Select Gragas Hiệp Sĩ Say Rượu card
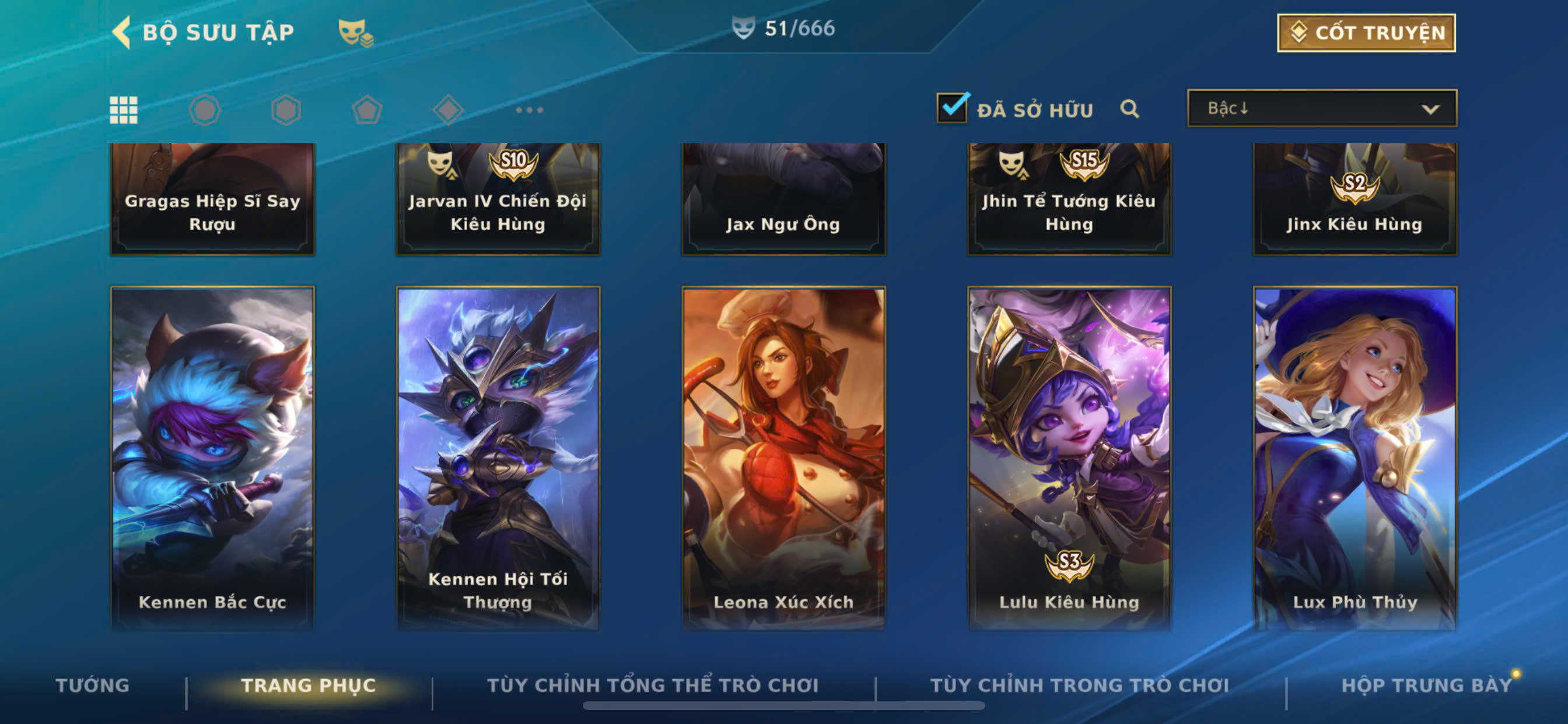The height and width of the screenshot is (724, 1568). click(212, 199)
